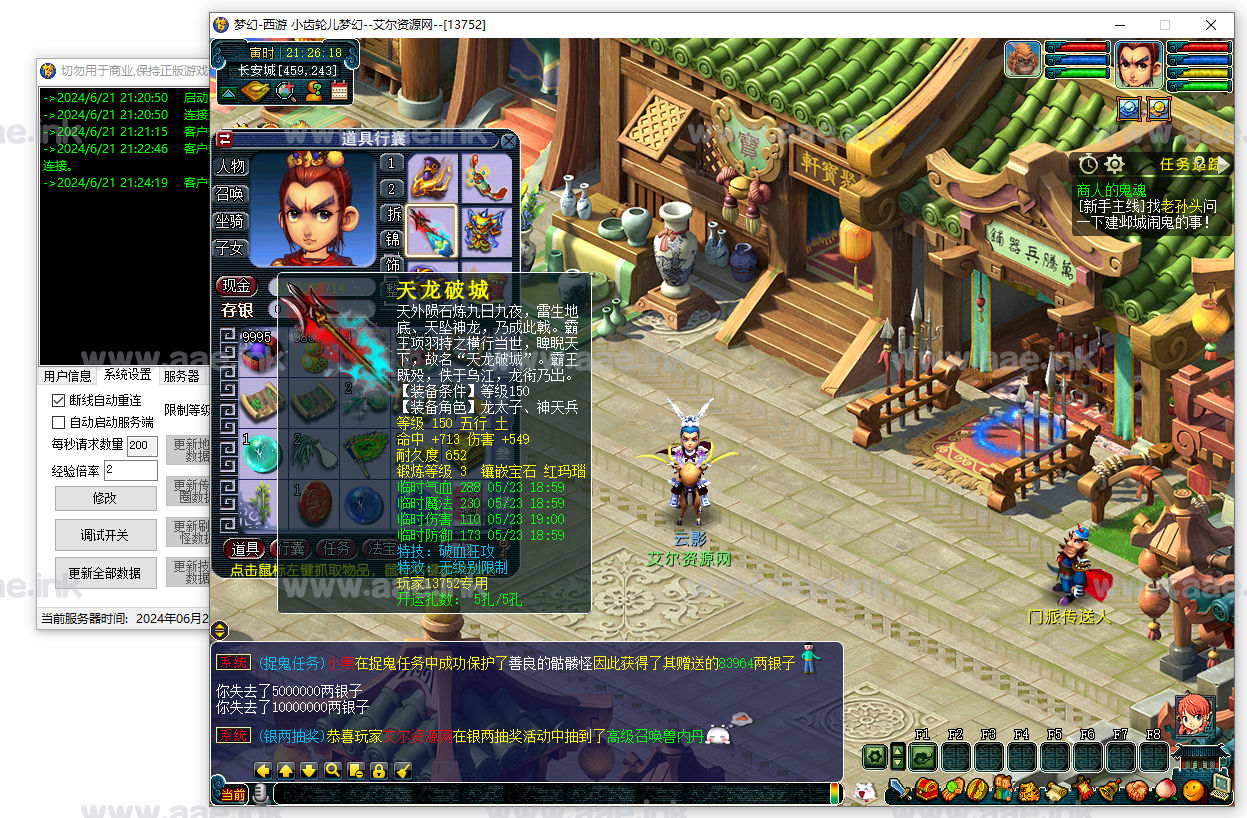Click the 现金 cash button
This screenshot has width=1247, height=818.
point(237,286)
